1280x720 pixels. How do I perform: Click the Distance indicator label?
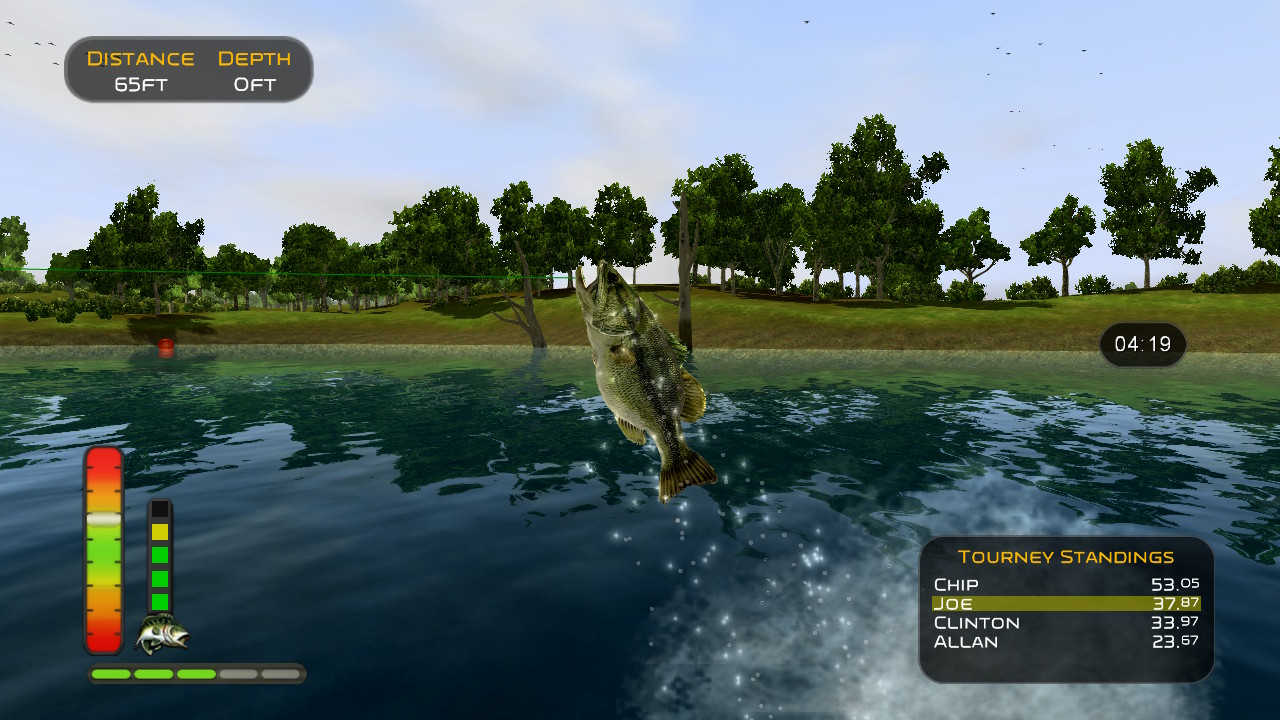(x=140, y=58)
